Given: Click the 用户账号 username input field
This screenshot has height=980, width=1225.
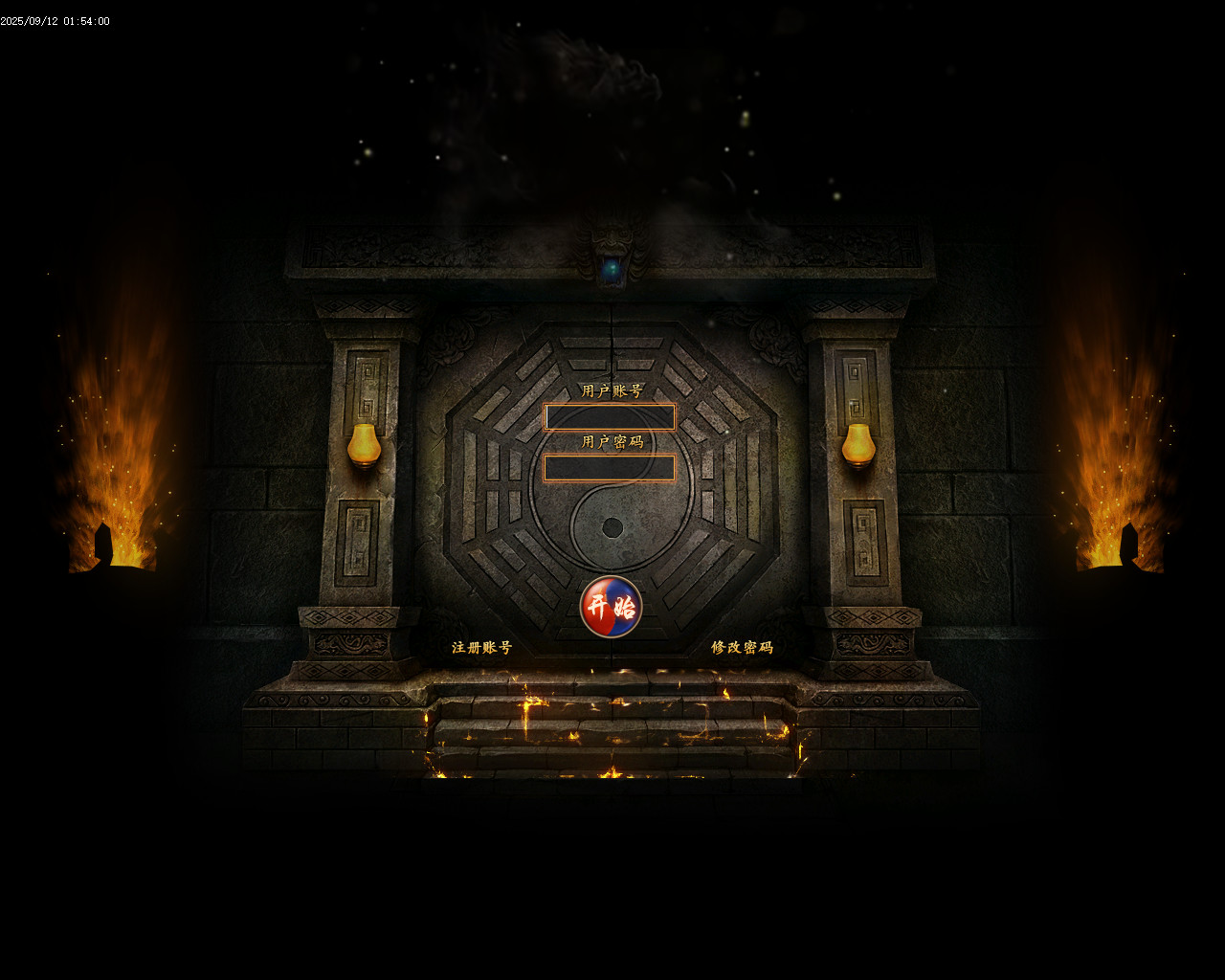Looking at the screenshot, I should click(x=610, y=417).
